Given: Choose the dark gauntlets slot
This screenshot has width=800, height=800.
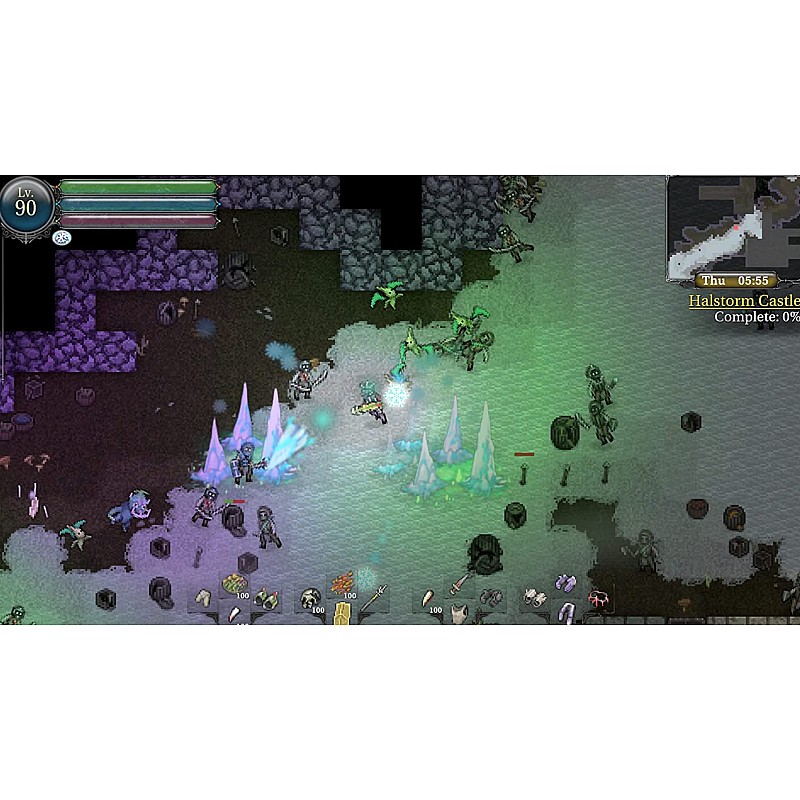Looking at the screenshot, I should click(490, 597).
